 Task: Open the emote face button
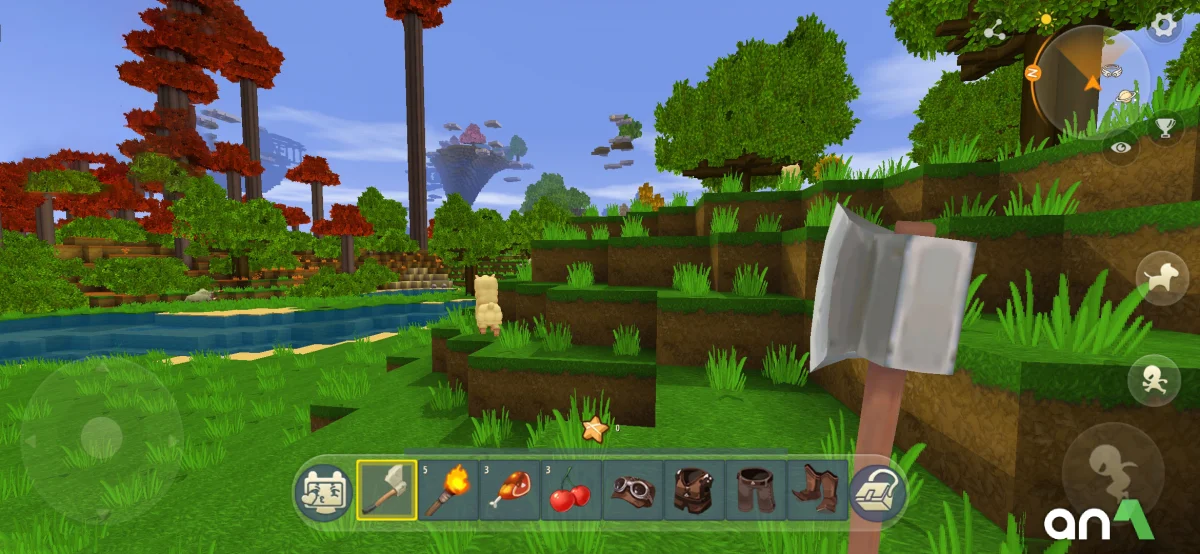(x=323, y=491)
